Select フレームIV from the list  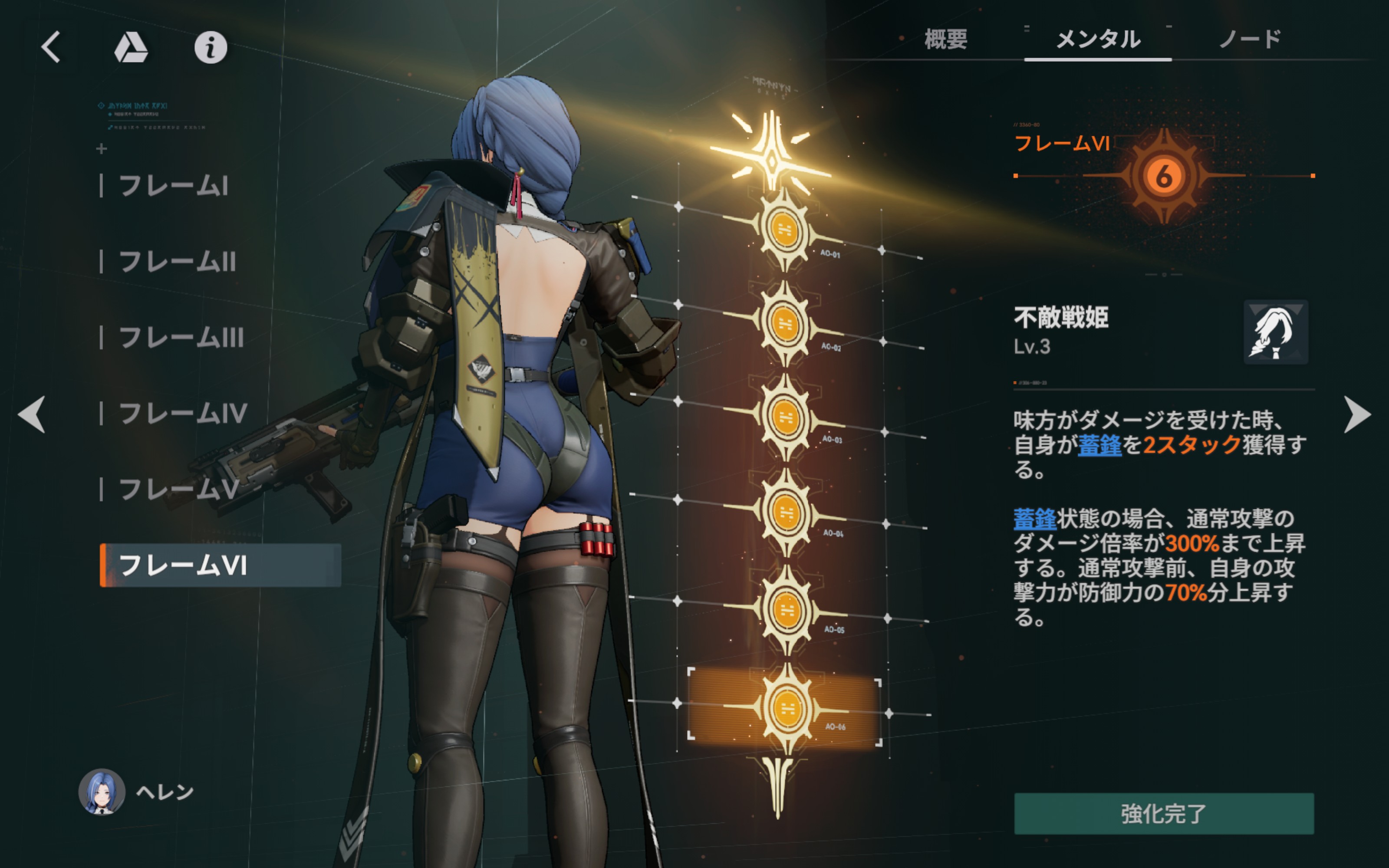tap(182, 413)
